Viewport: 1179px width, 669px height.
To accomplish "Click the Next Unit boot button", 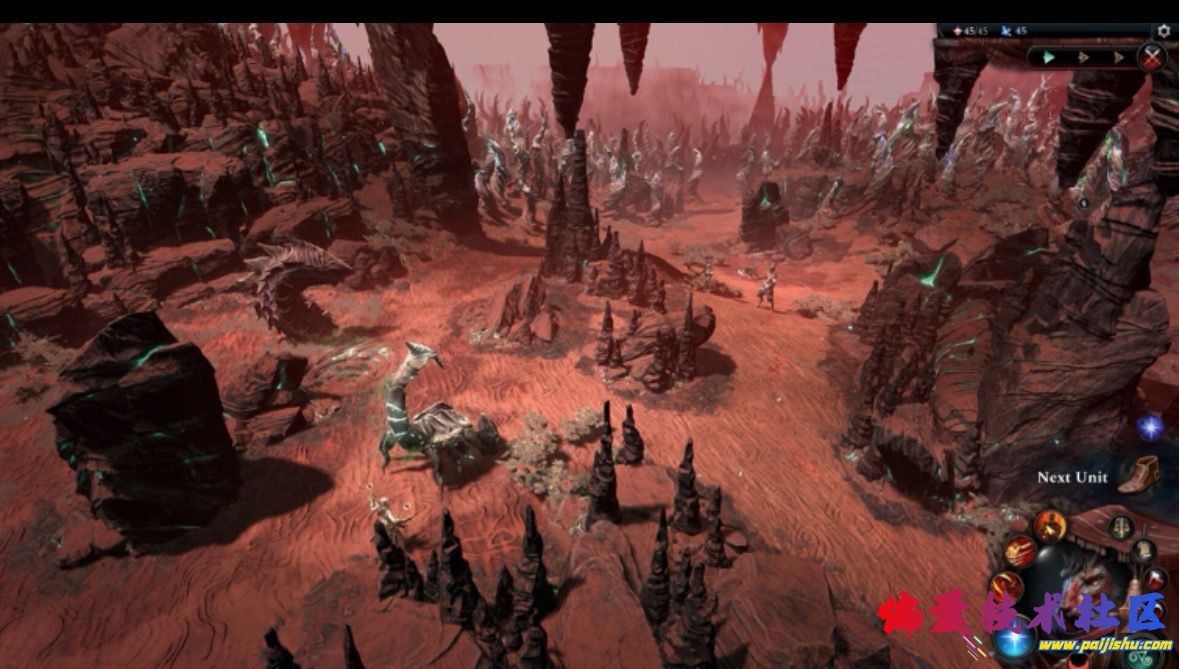I will [1137, 475].
